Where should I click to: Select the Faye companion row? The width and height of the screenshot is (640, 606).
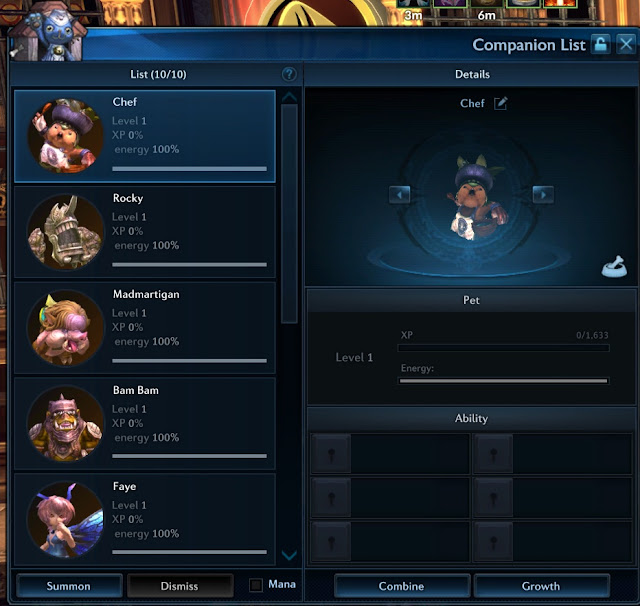(x=145, y=518)
